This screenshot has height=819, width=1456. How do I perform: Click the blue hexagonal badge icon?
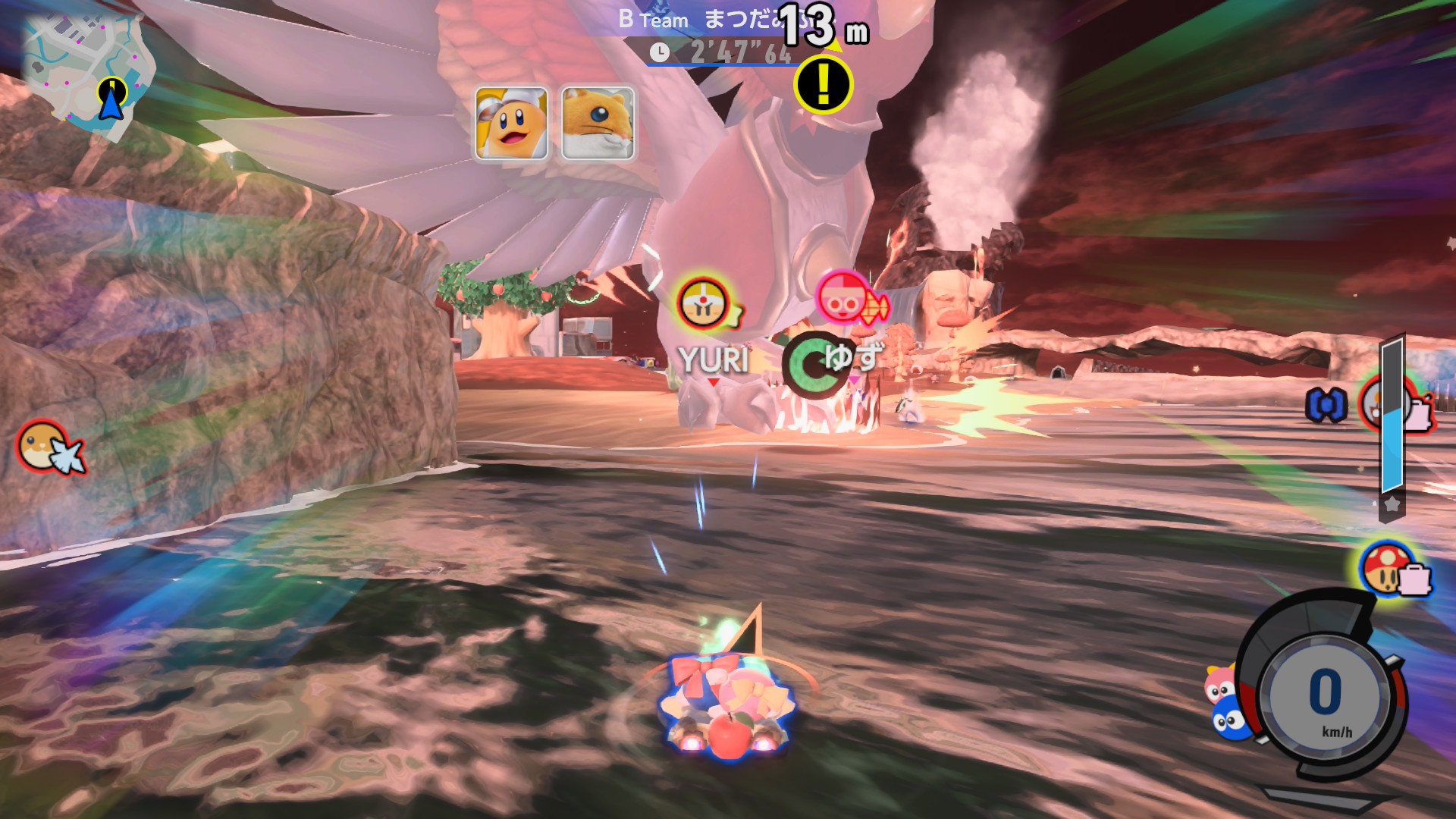1326,405
